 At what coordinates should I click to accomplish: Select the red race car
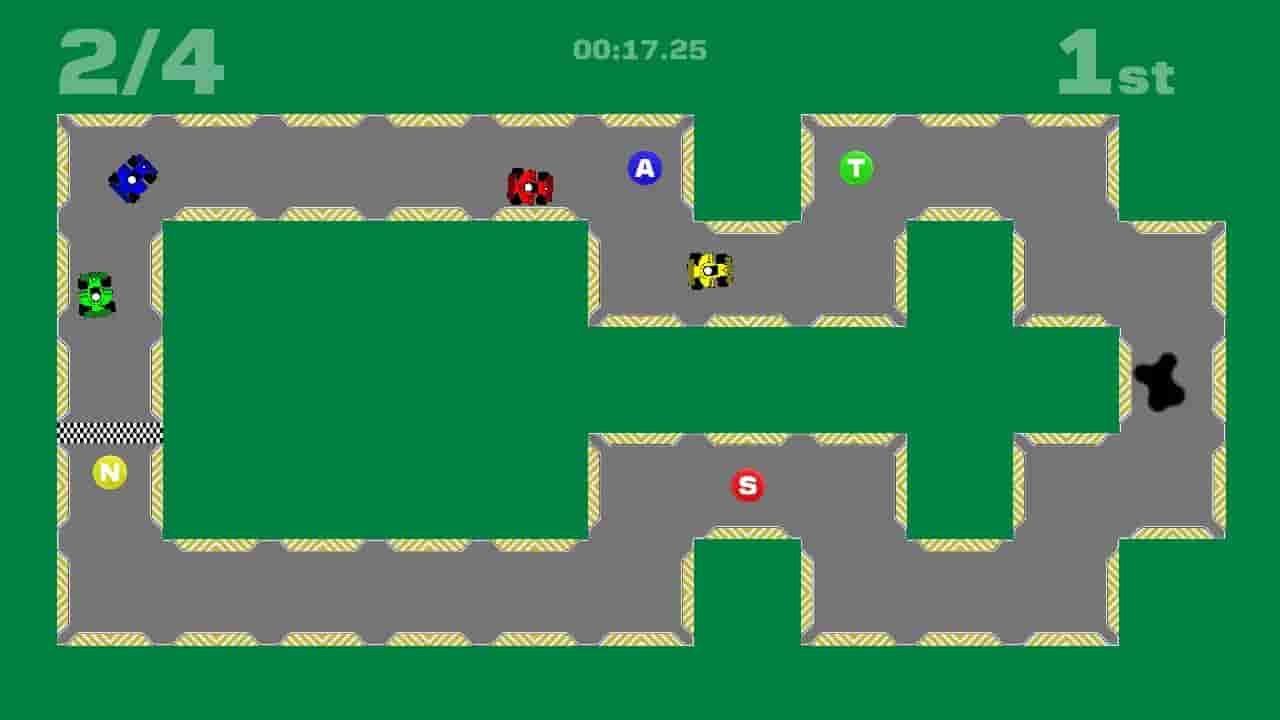pyautogui.click(x=529, y=186)
